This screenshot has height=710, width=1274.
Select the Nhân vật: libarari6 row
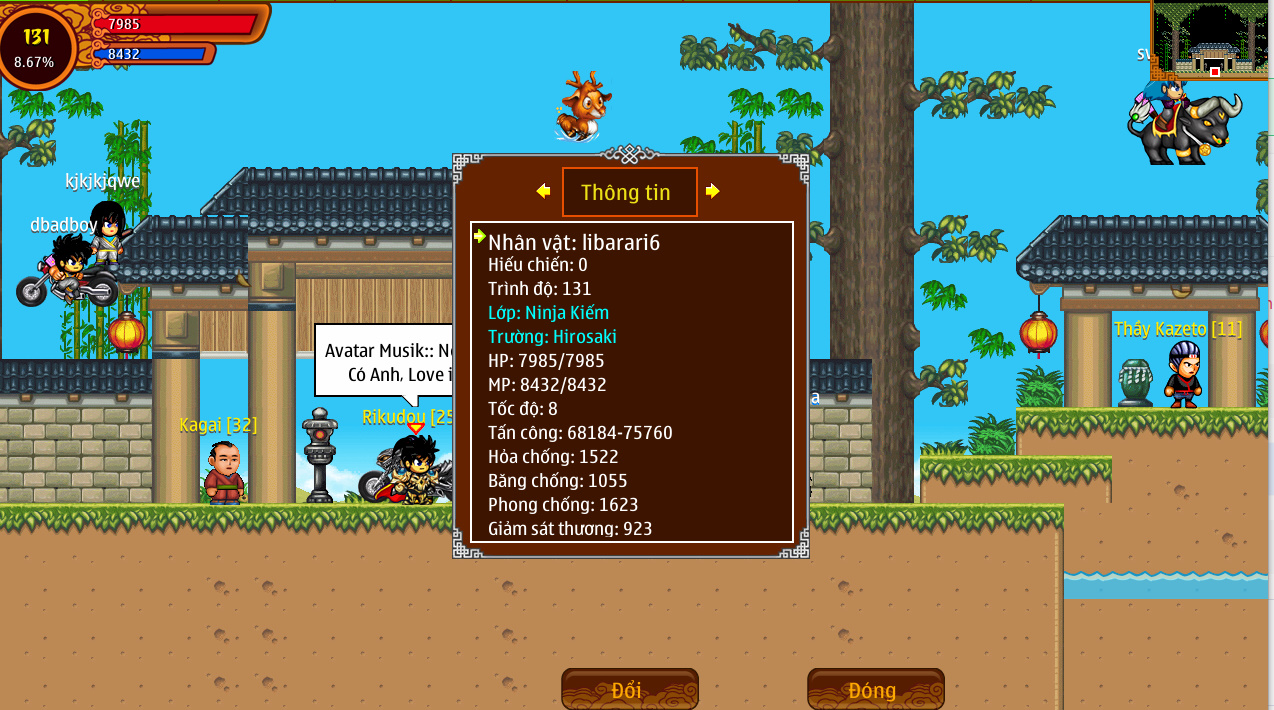tap(574, 242)
